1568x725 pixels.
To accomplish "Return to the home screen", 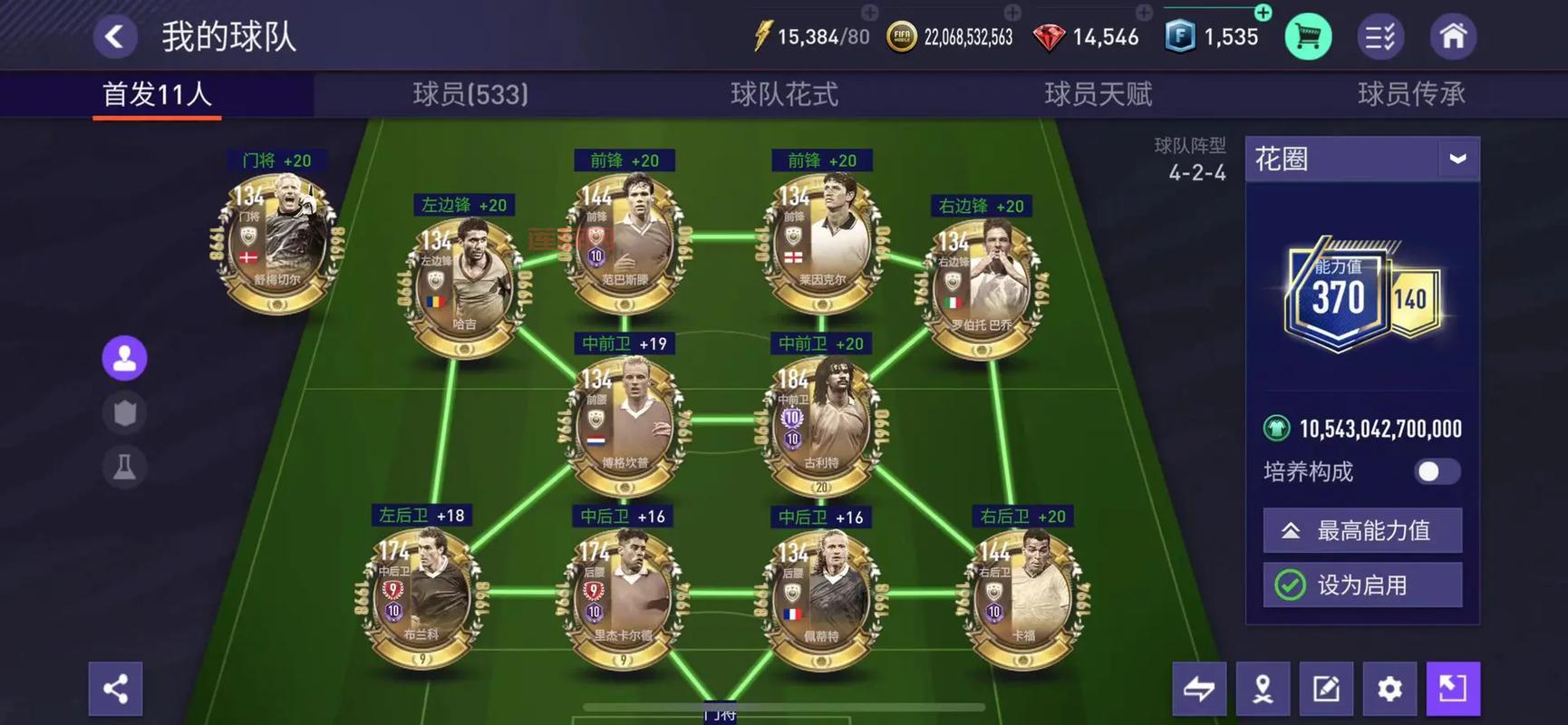I will [x=1453, y=37].
